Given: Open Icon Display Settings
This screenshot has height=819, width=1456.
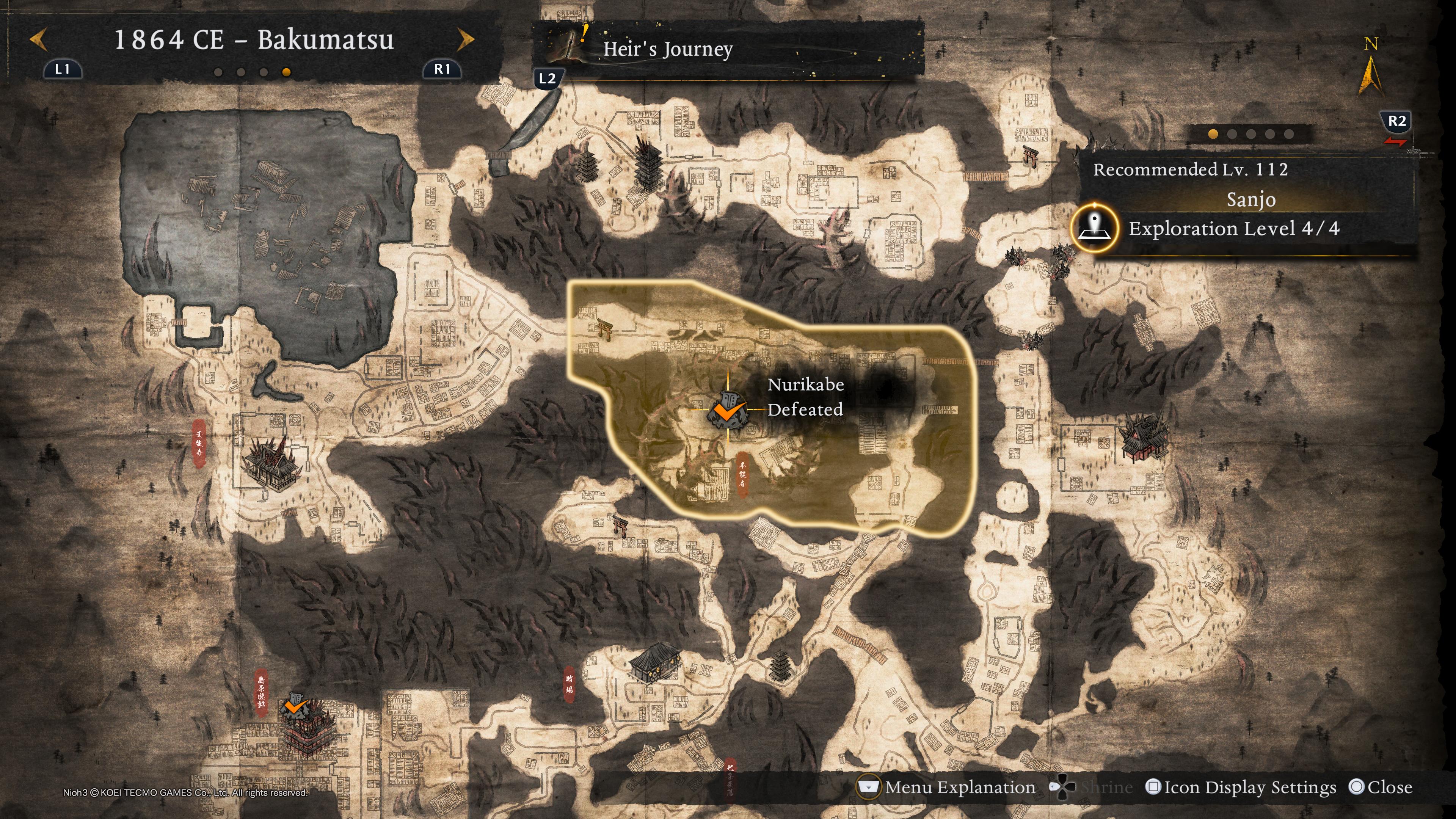Looking at the screenshot, I should pos(1241,788).
